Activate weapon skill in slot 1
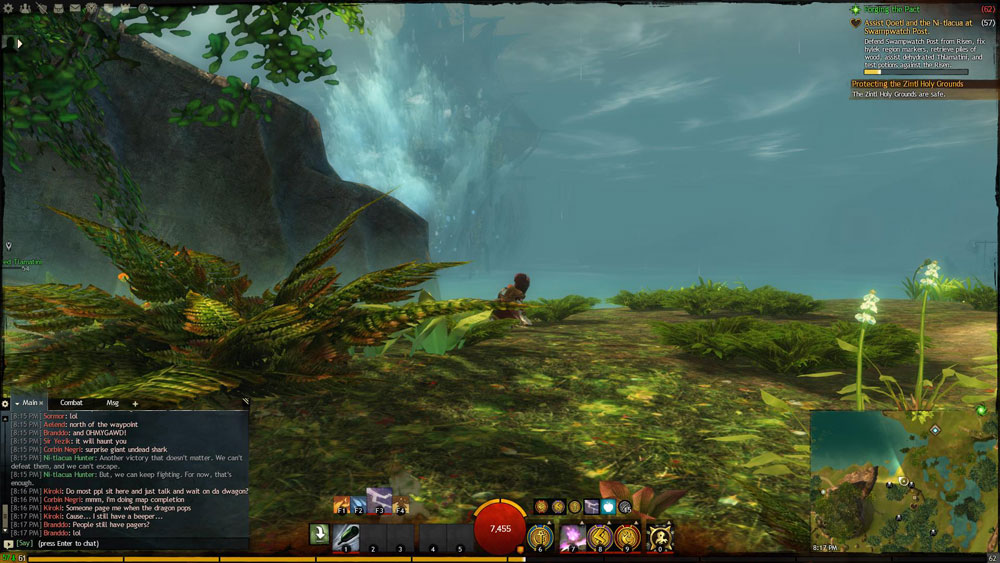The height and width of the screenshot is (563, 1000). (346, 536)
